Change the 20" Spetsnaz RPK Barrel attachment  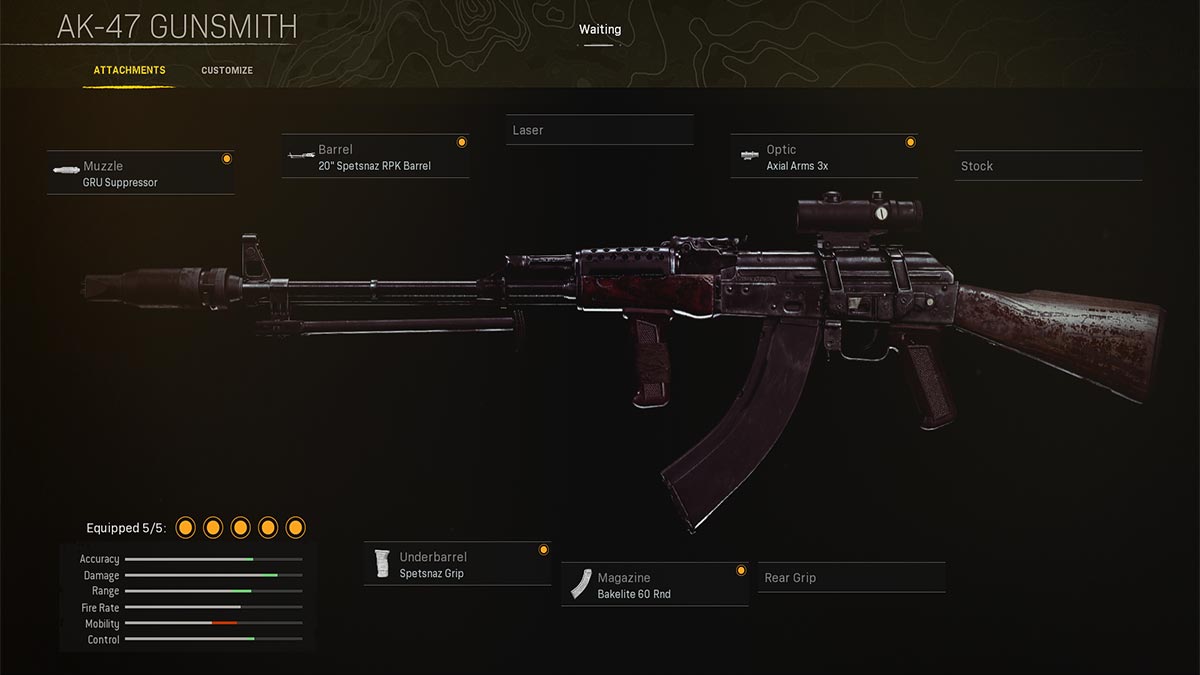pos(376,157)
